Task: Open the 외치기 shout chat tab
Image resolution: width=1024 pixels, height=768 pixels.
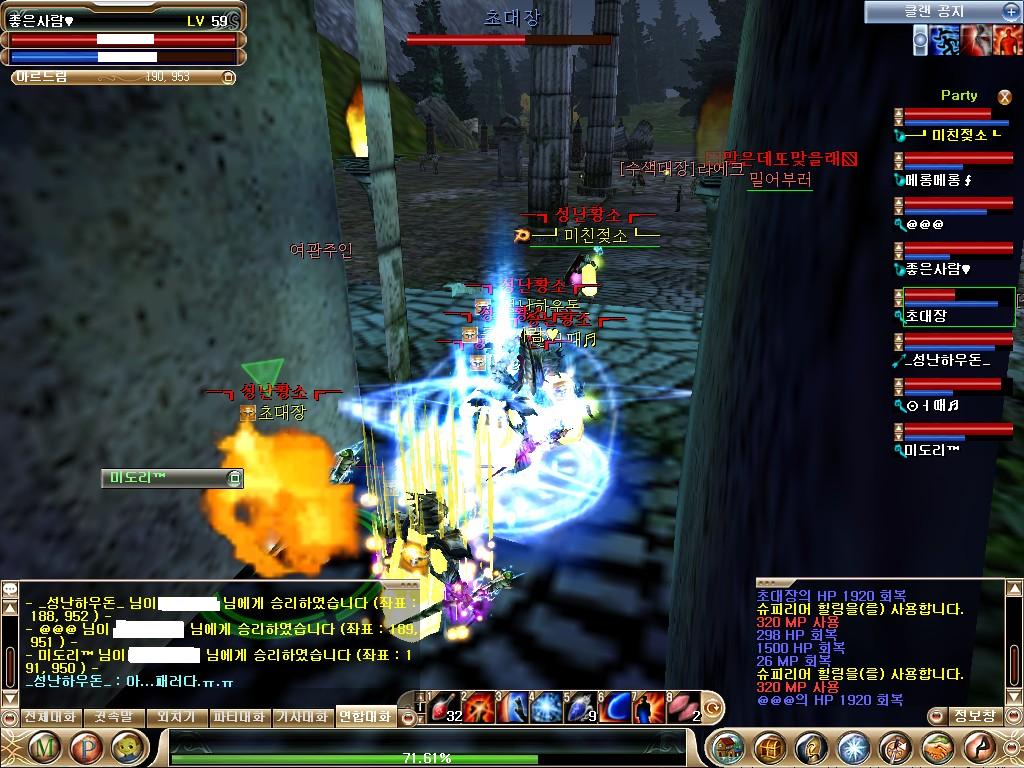Action: pos(177,717)
